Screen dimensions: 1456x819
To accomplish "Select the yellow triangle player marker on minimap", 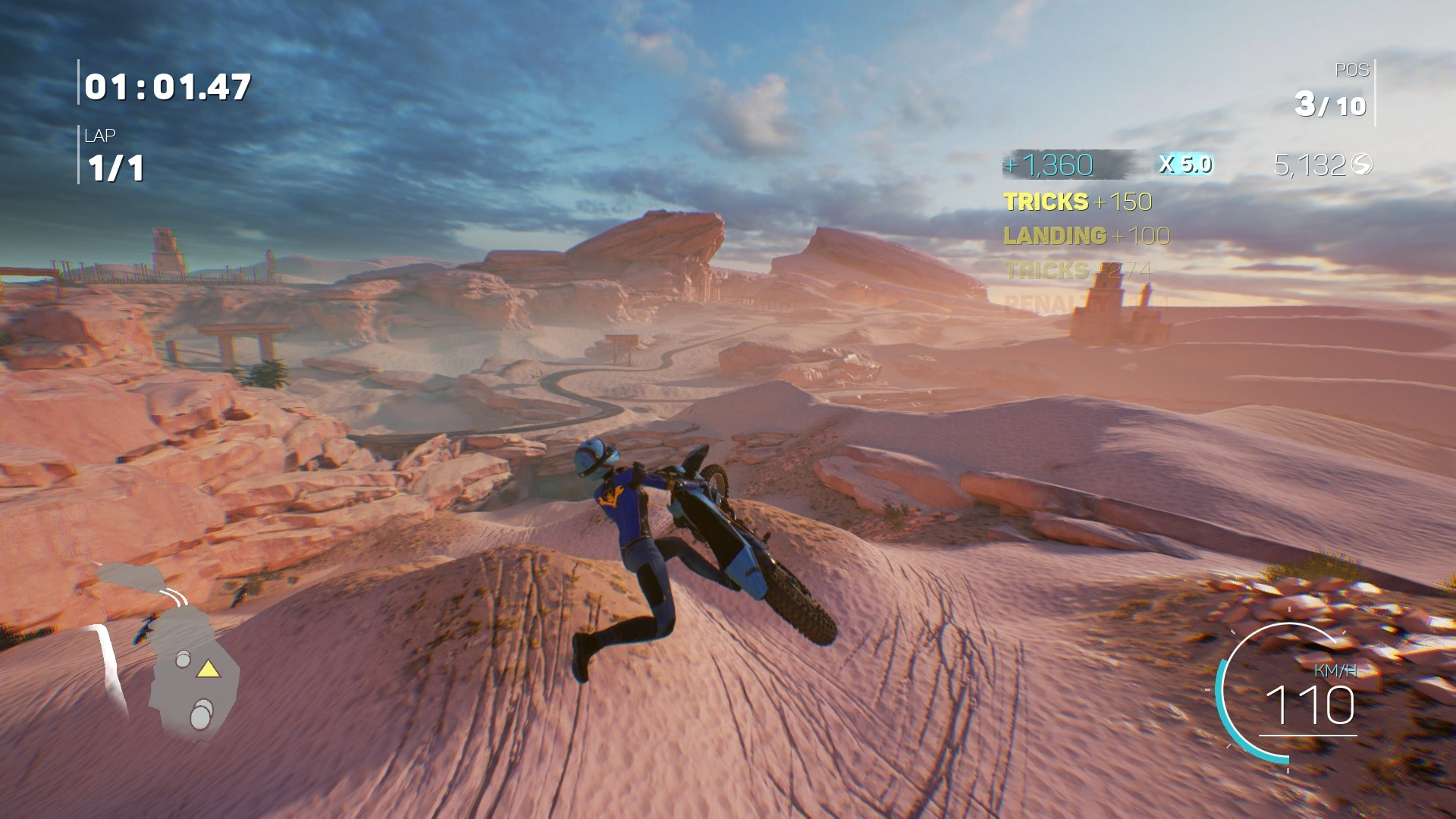I will [208, 670].
